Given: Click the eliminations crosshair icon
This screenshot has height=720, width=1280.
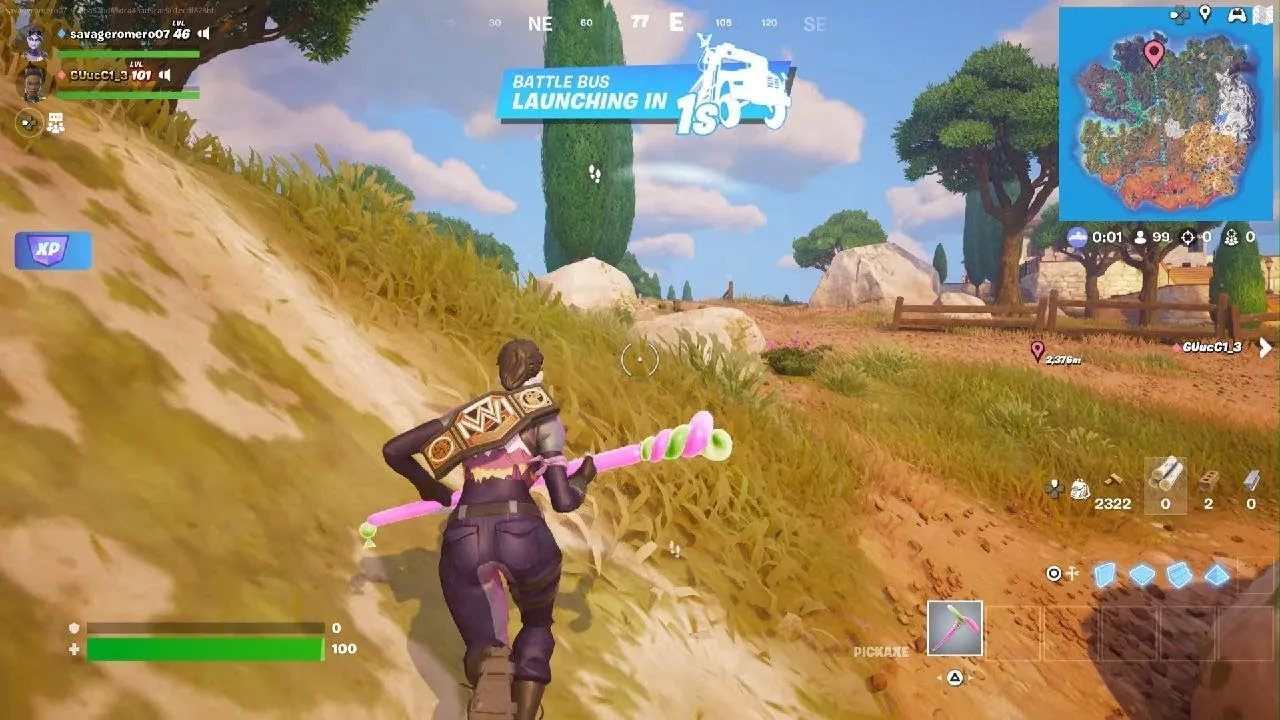Looking at the screenshot, I should pos(1188,238).
